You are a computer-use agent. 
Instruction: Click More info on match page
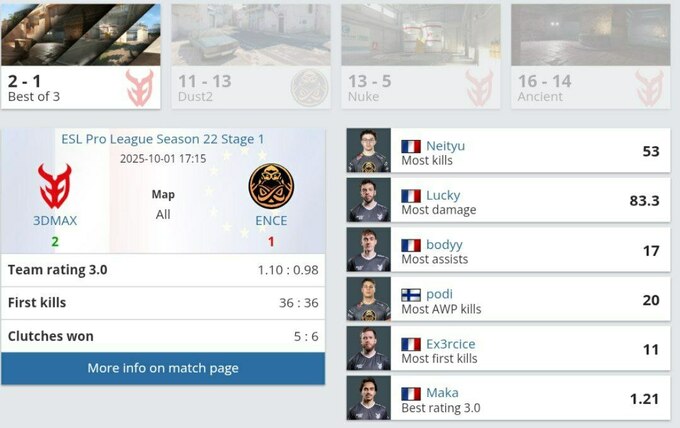pos(163,368)
